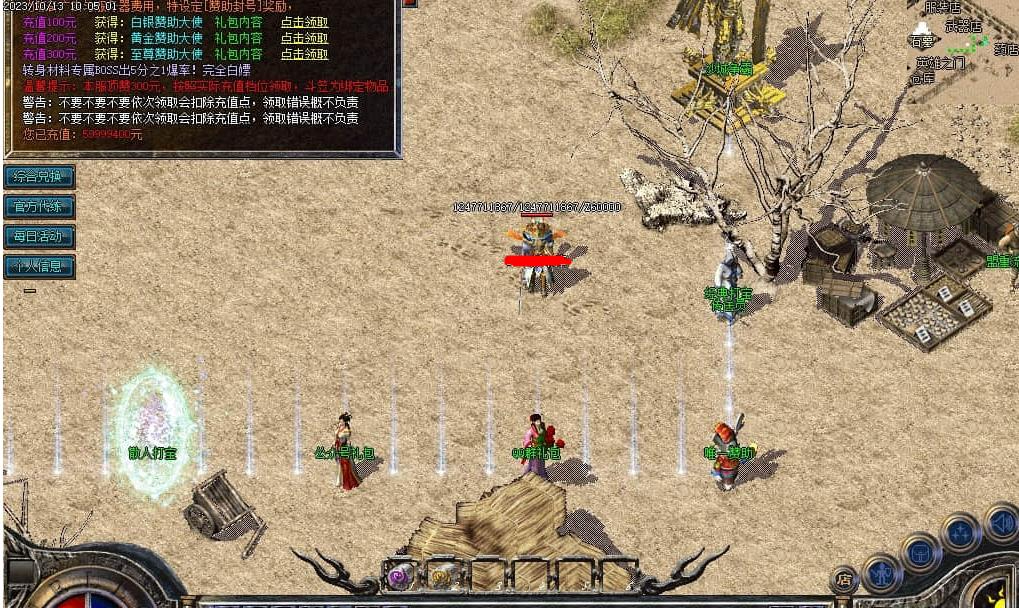The image size is (1019, 608).
Task: View gift contents for supreme sponsor tier
Action: point(238,55)
